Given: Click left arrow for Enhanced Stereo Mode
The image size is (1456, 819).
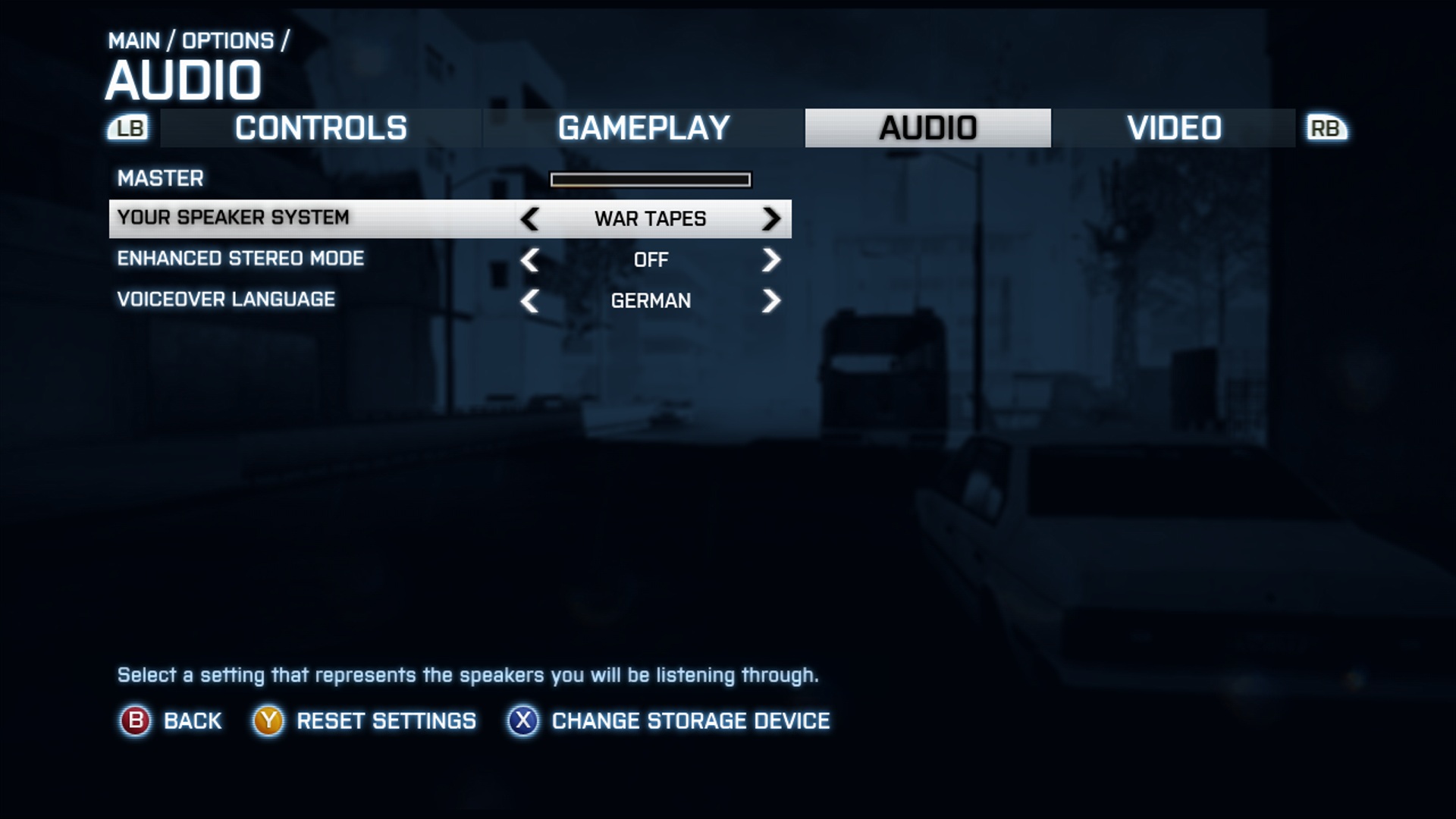Looking at the screenshot, I should tap(530, 260).
